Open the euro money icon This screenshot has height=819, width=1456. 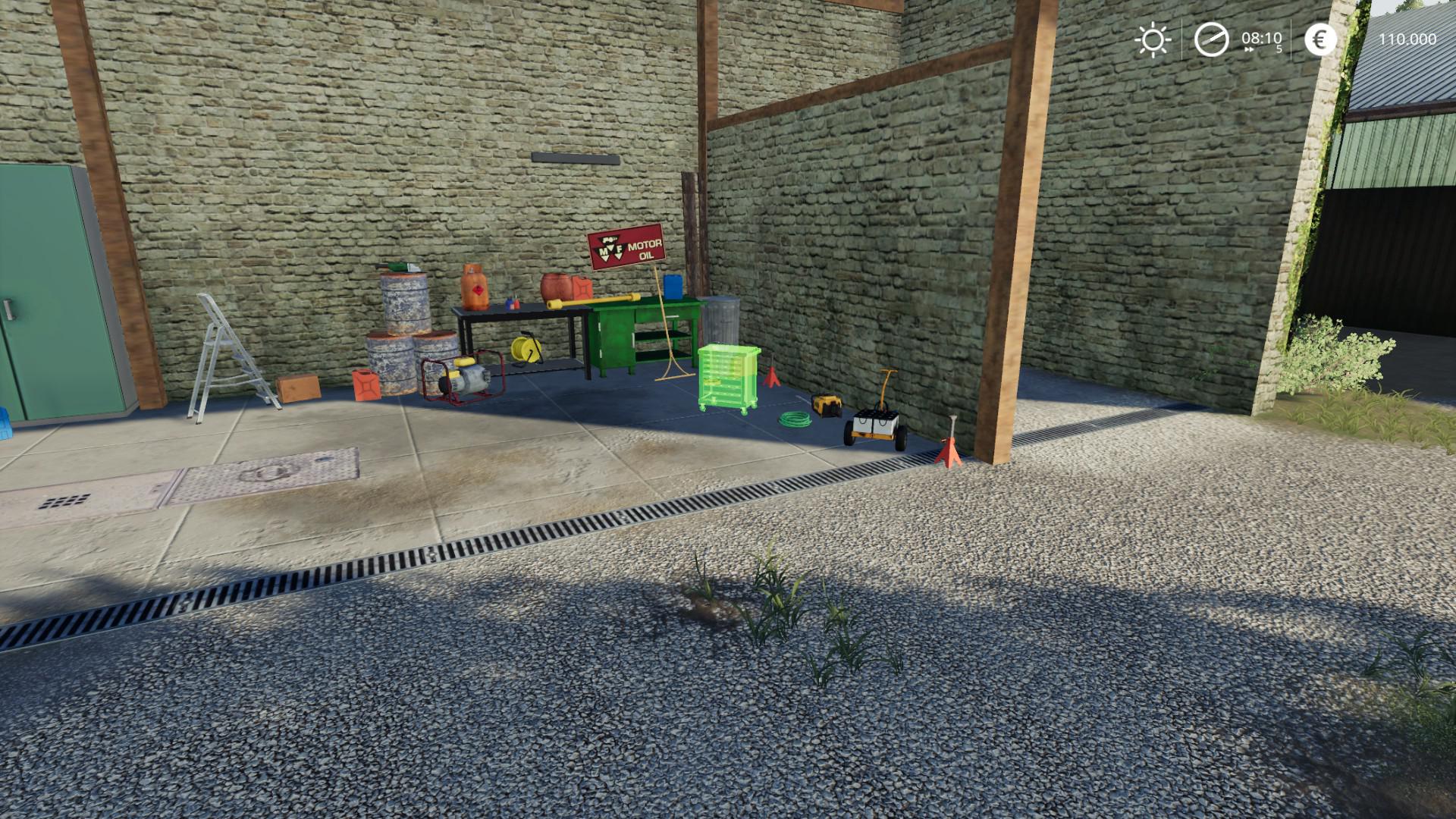click(x=1320, y=39)
